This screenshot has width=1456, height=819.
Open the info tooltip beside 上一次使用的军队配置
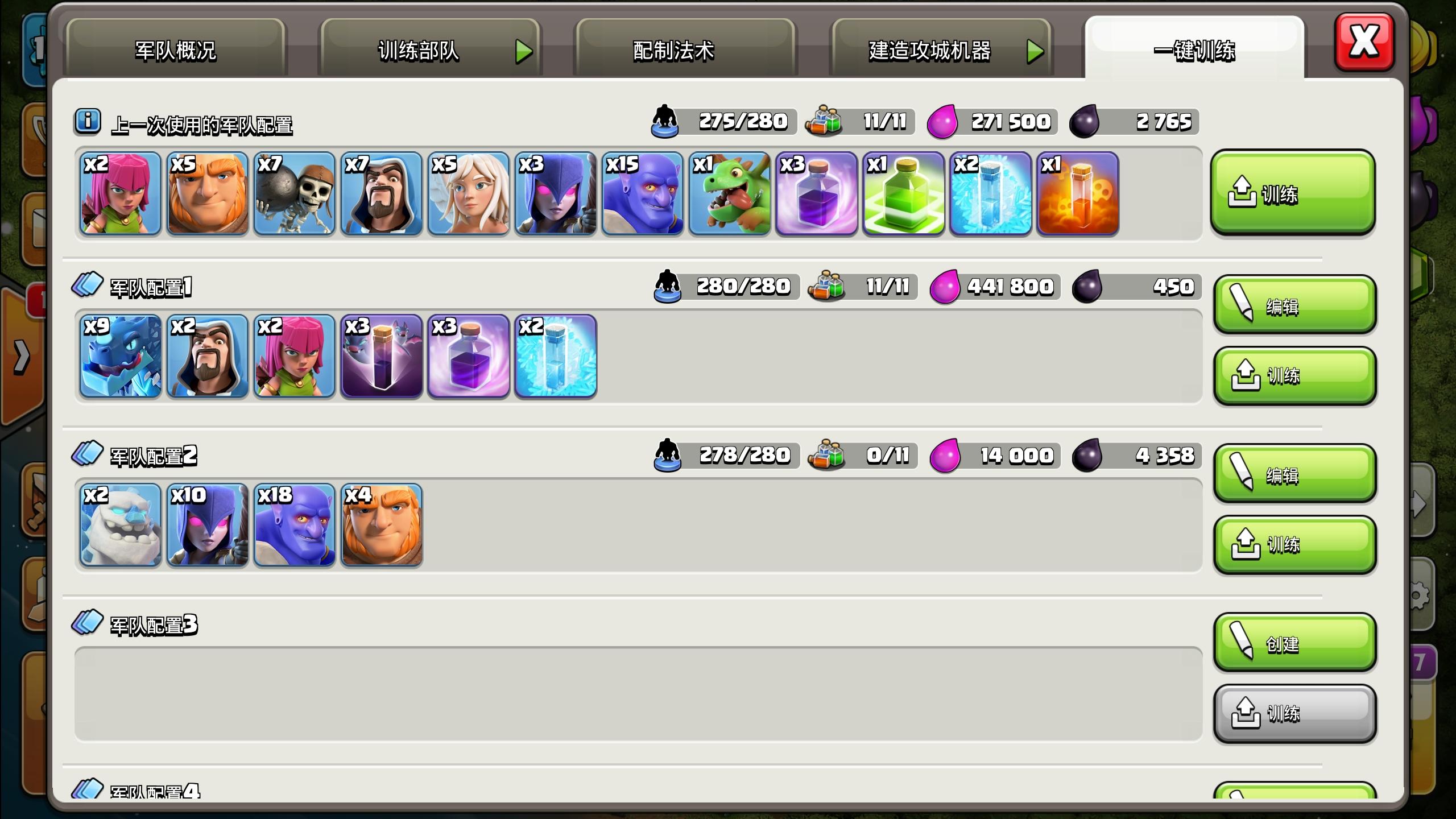[x=86, y=121]
